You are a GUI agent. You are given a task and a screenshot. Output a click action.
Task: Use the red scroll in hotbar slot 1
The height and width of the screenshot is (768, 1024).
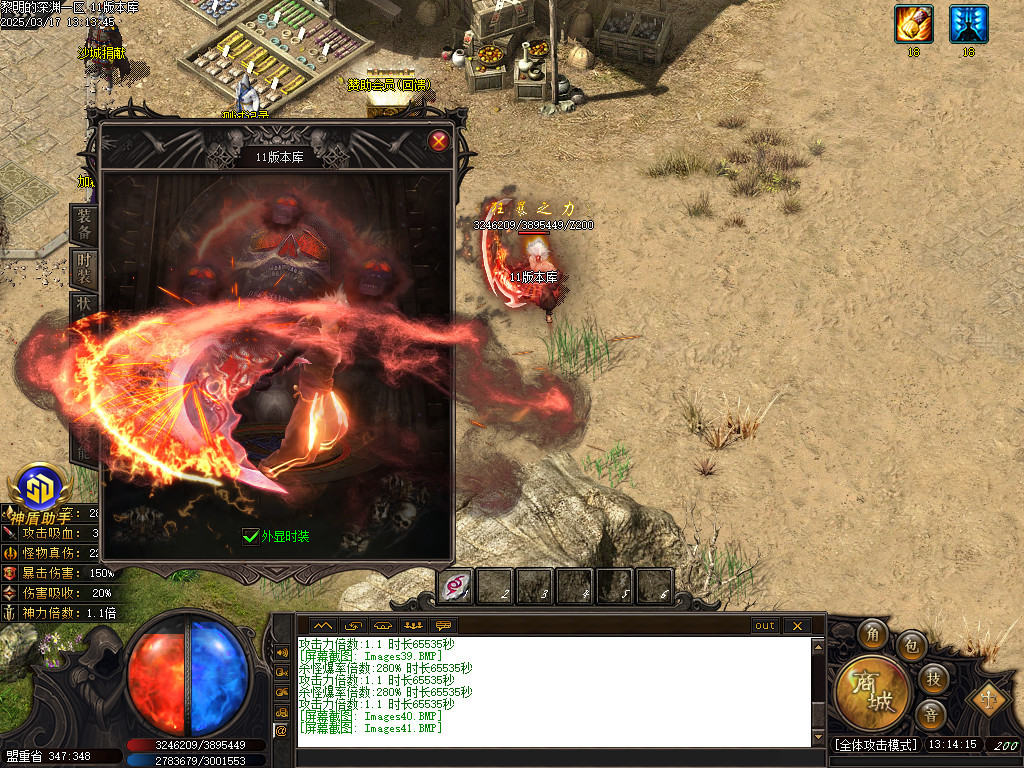pyautogui.click(x=456, y=586)
